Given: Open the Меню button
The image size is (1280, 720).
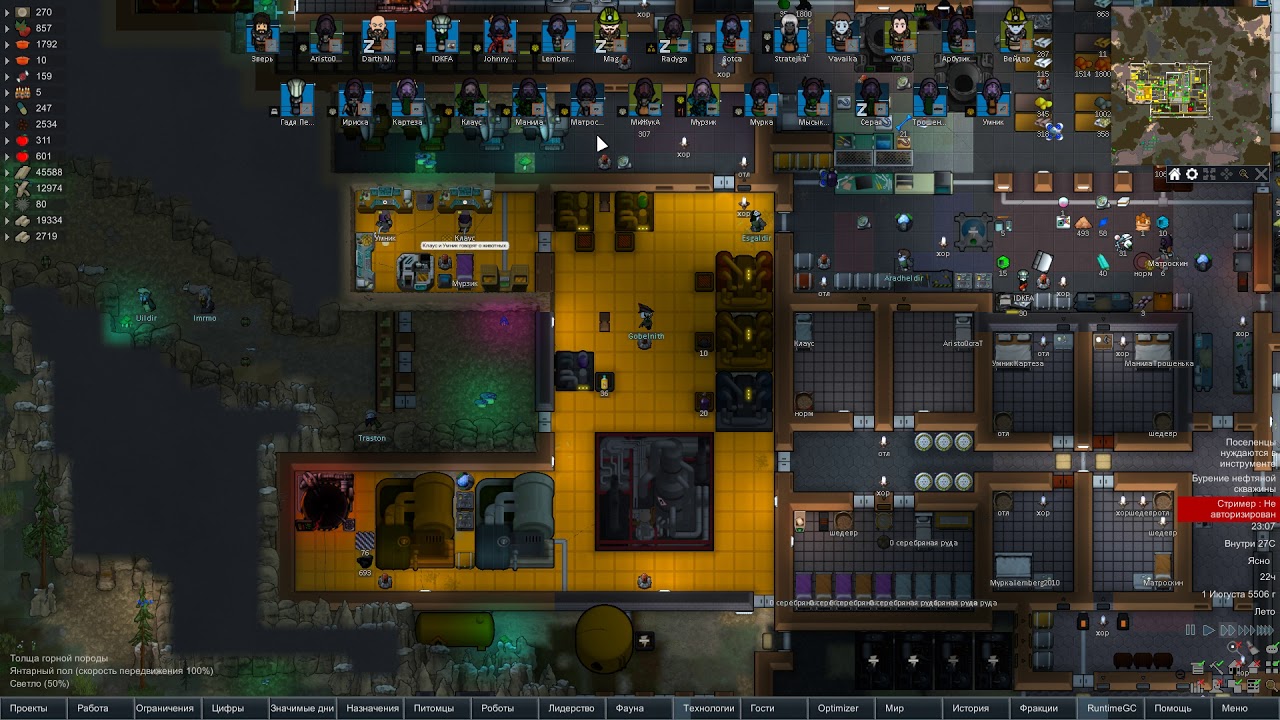Looking at the screenshot, I should coord(1234,708).
